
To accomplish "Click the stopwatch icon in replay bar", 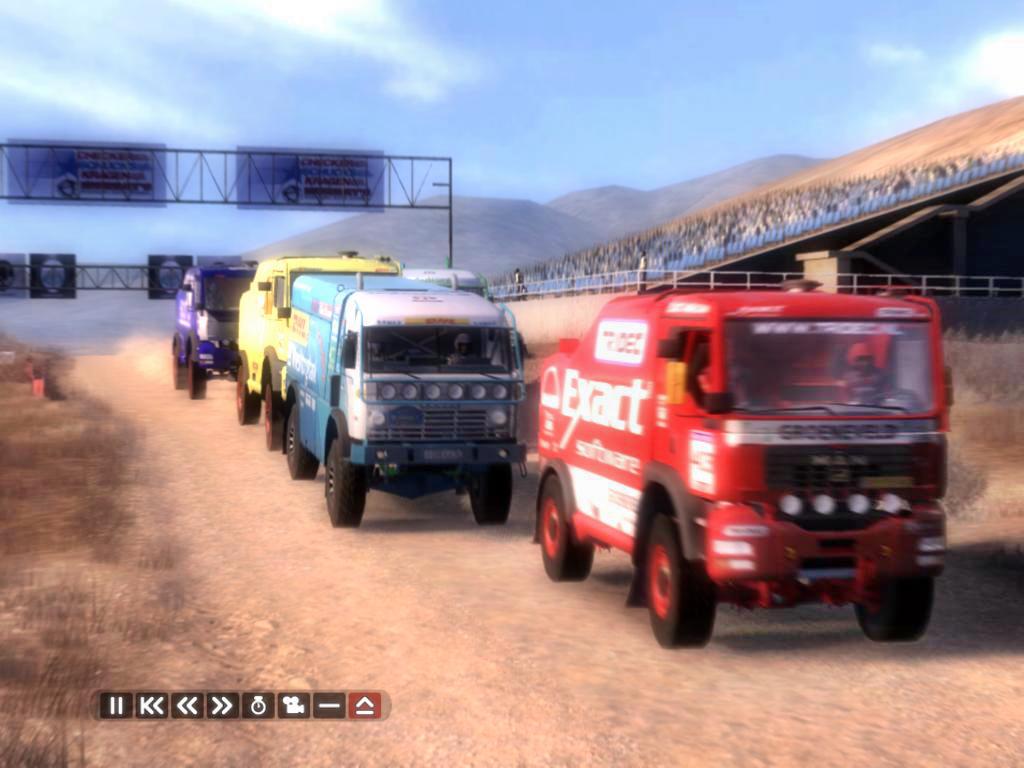I will (x=258, y=705).
